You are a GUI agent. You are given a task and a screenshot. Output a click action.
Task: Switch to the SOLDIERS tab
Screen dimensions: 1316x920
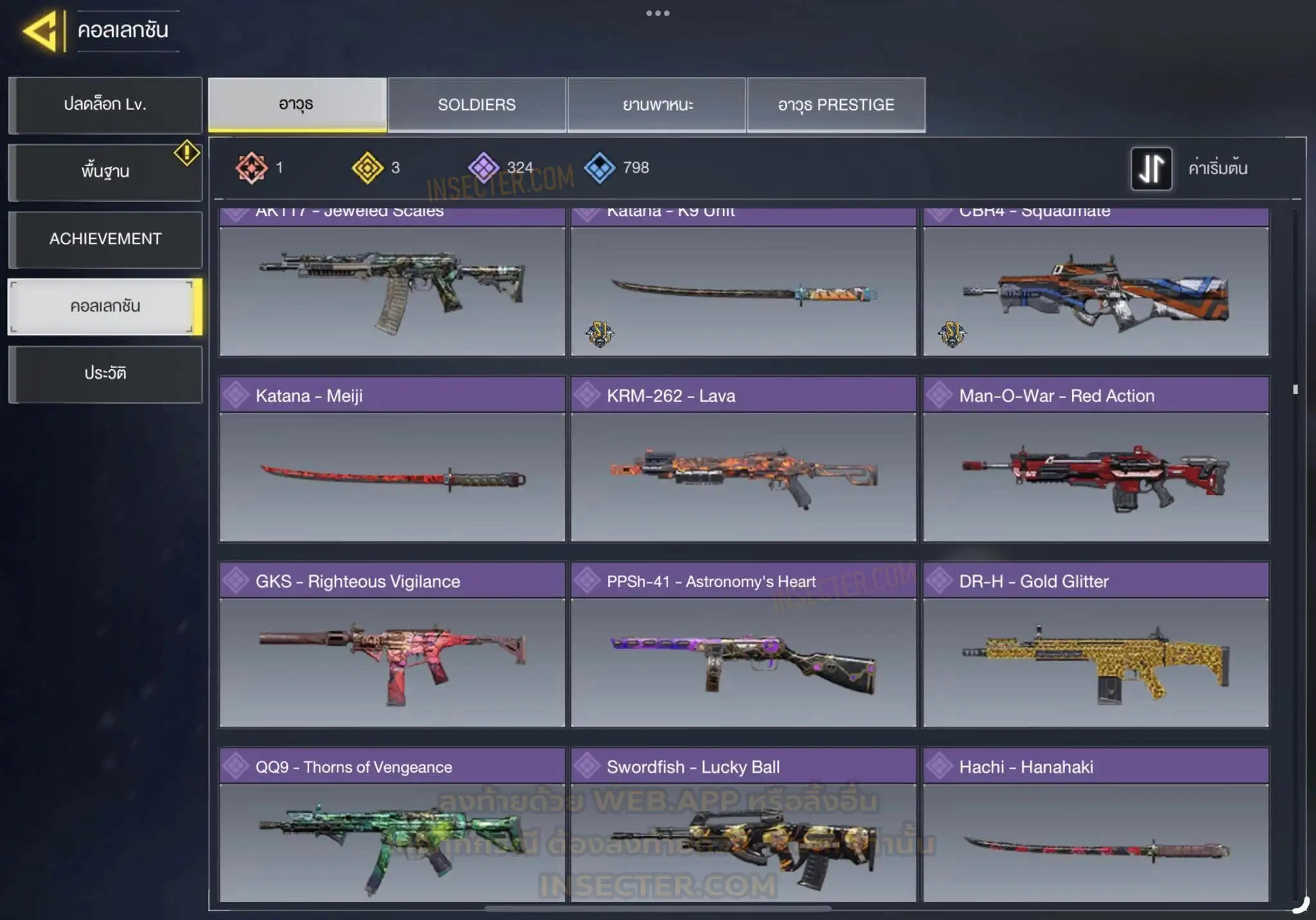476,105
